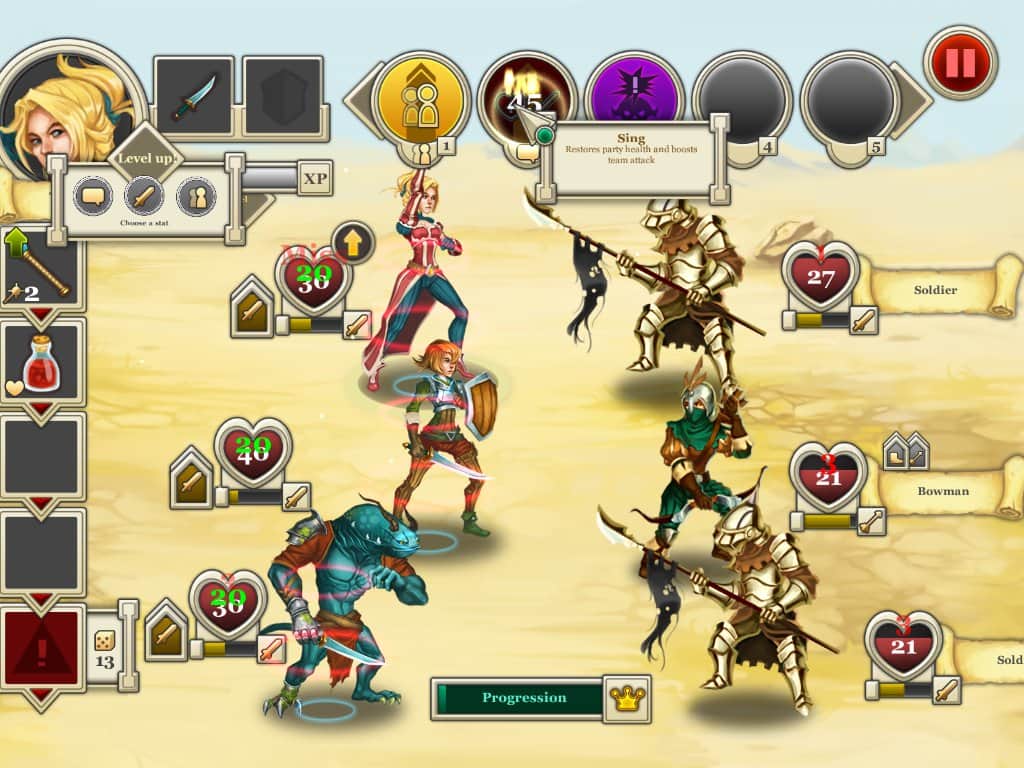Click the red warning triangle slot
The height and width of the screenshot is (768, 1024).
[42, 646]
